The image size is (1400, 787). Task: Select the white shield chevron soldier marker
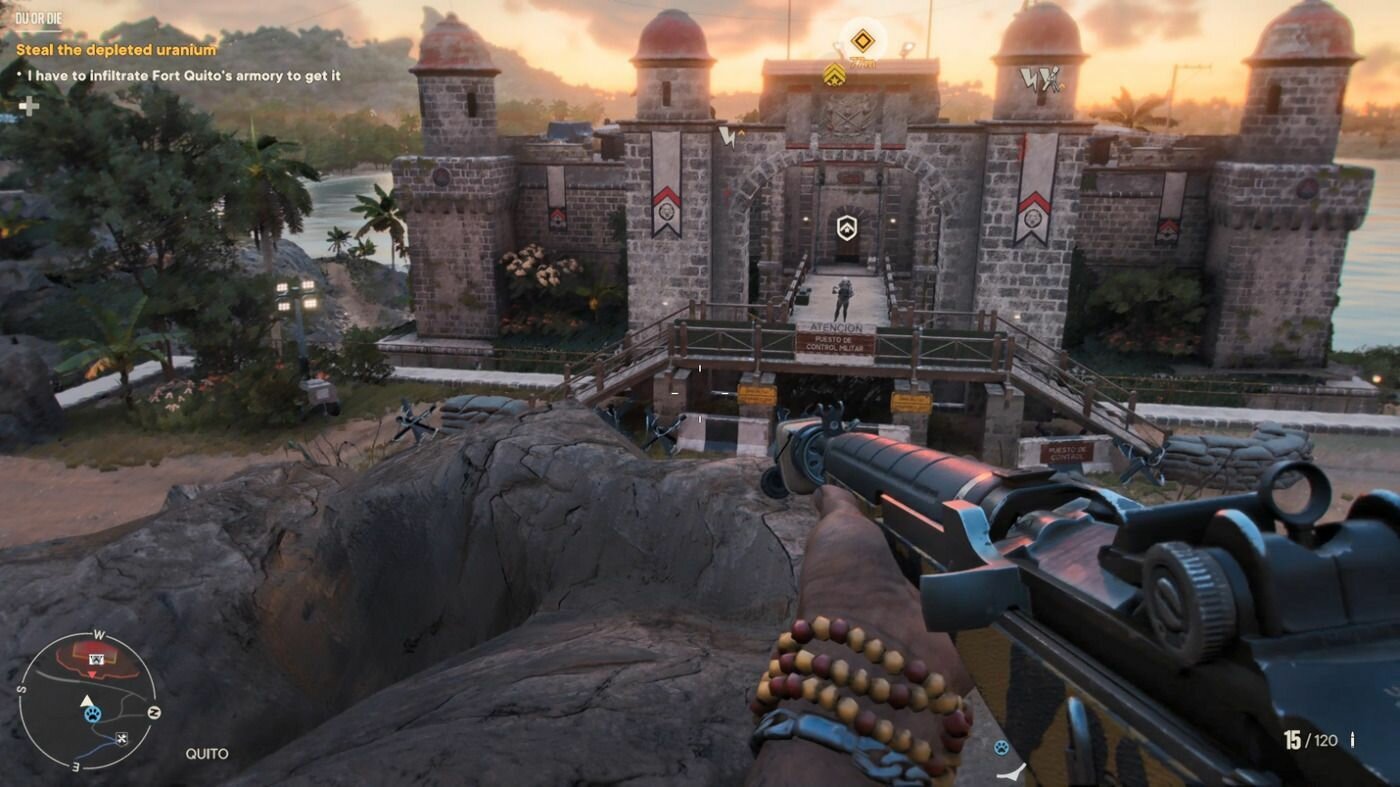click(x=846, y=227)
